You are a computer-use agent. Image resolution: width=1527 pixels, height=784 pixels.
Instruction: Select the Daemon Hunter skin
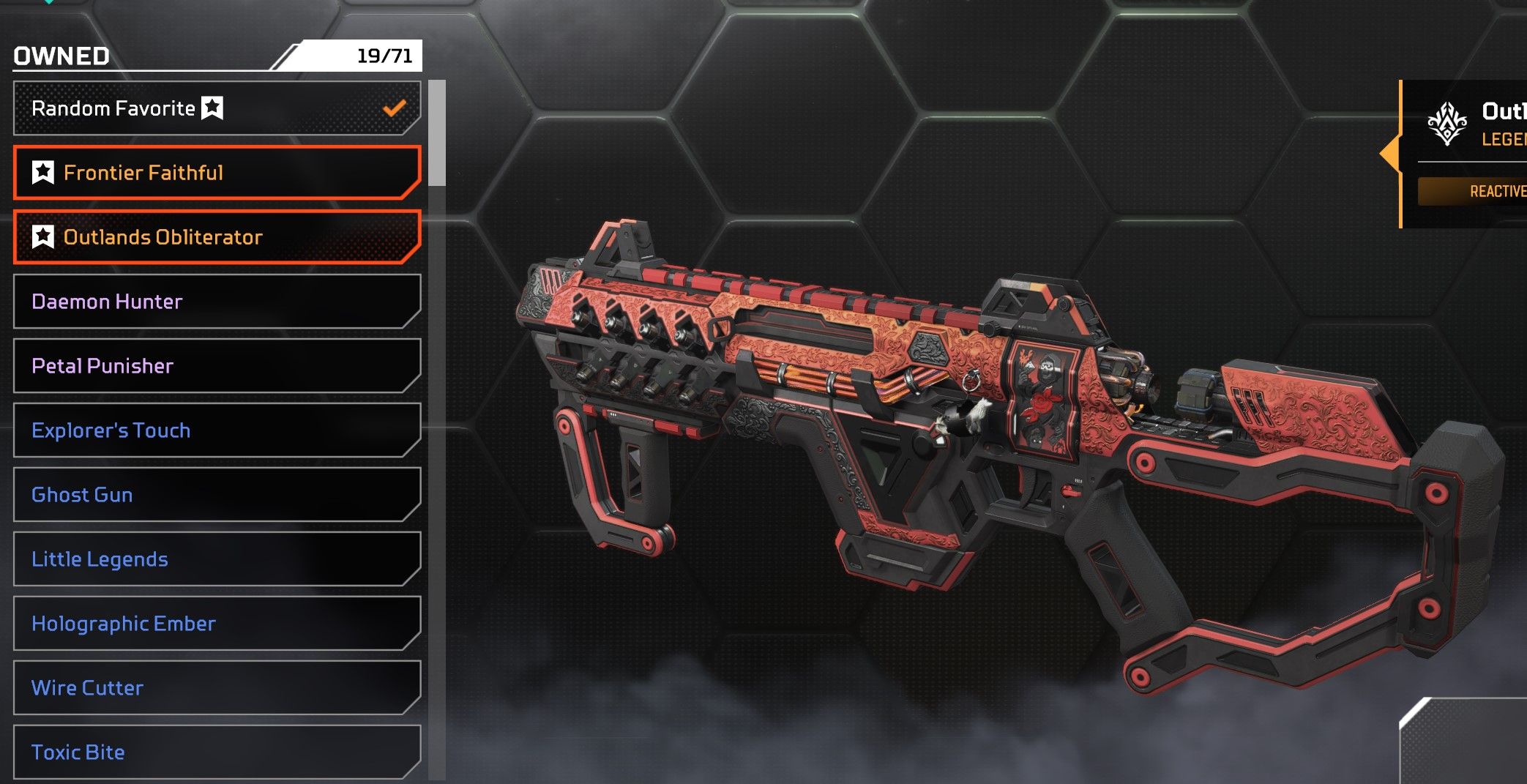coord(217,302)
